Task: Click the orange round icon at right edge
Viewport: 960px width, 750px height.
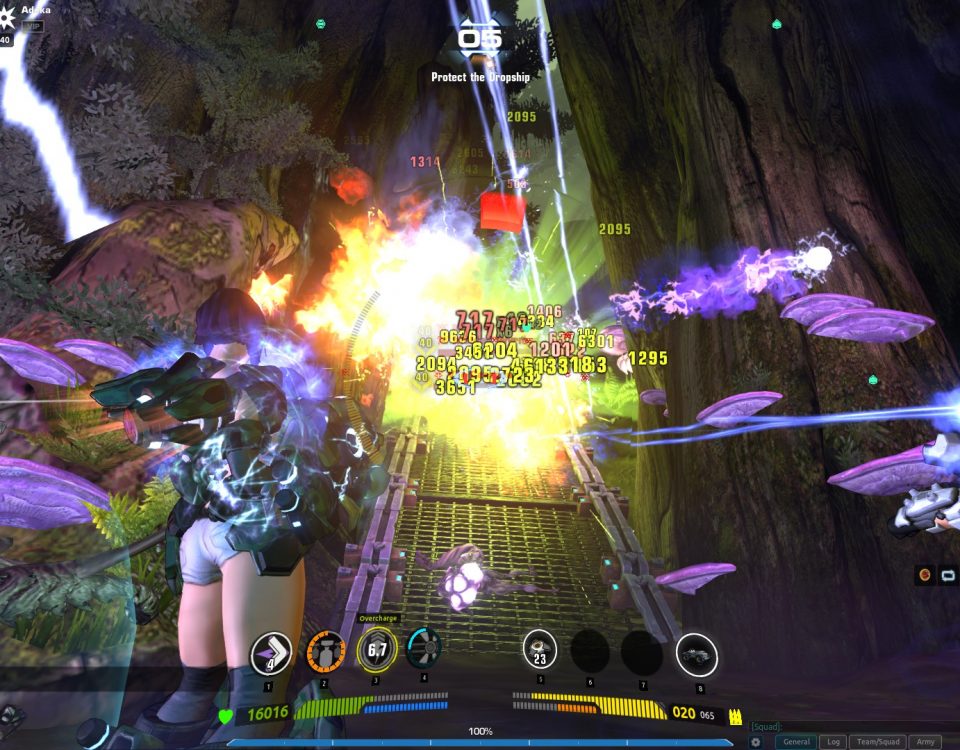Action: click(x=925, y=576)
